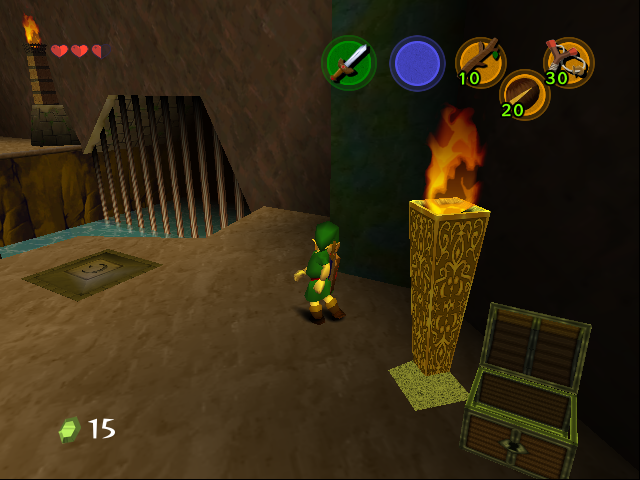Viewport: 640px width, 480px height.
Task: Select the Kokiri Sword in the green button
Action: pyautogui.click(x=348, y=63)
